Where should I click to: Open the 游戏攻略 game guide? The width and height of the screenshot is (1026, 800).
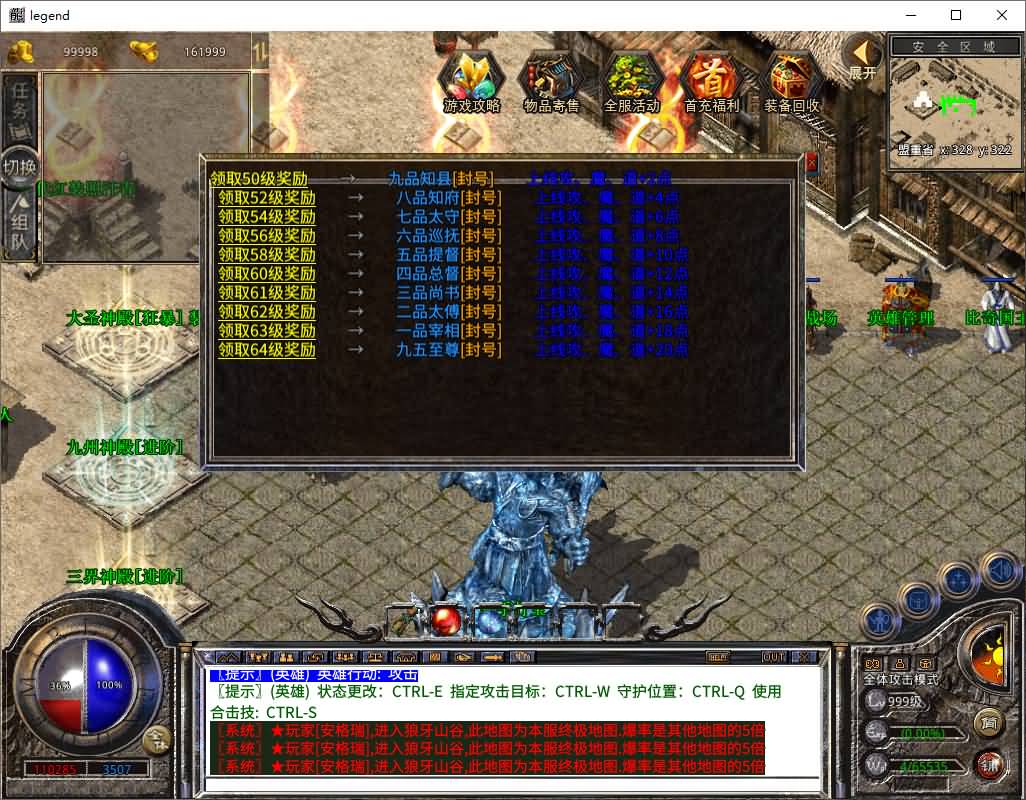(471, 82)
